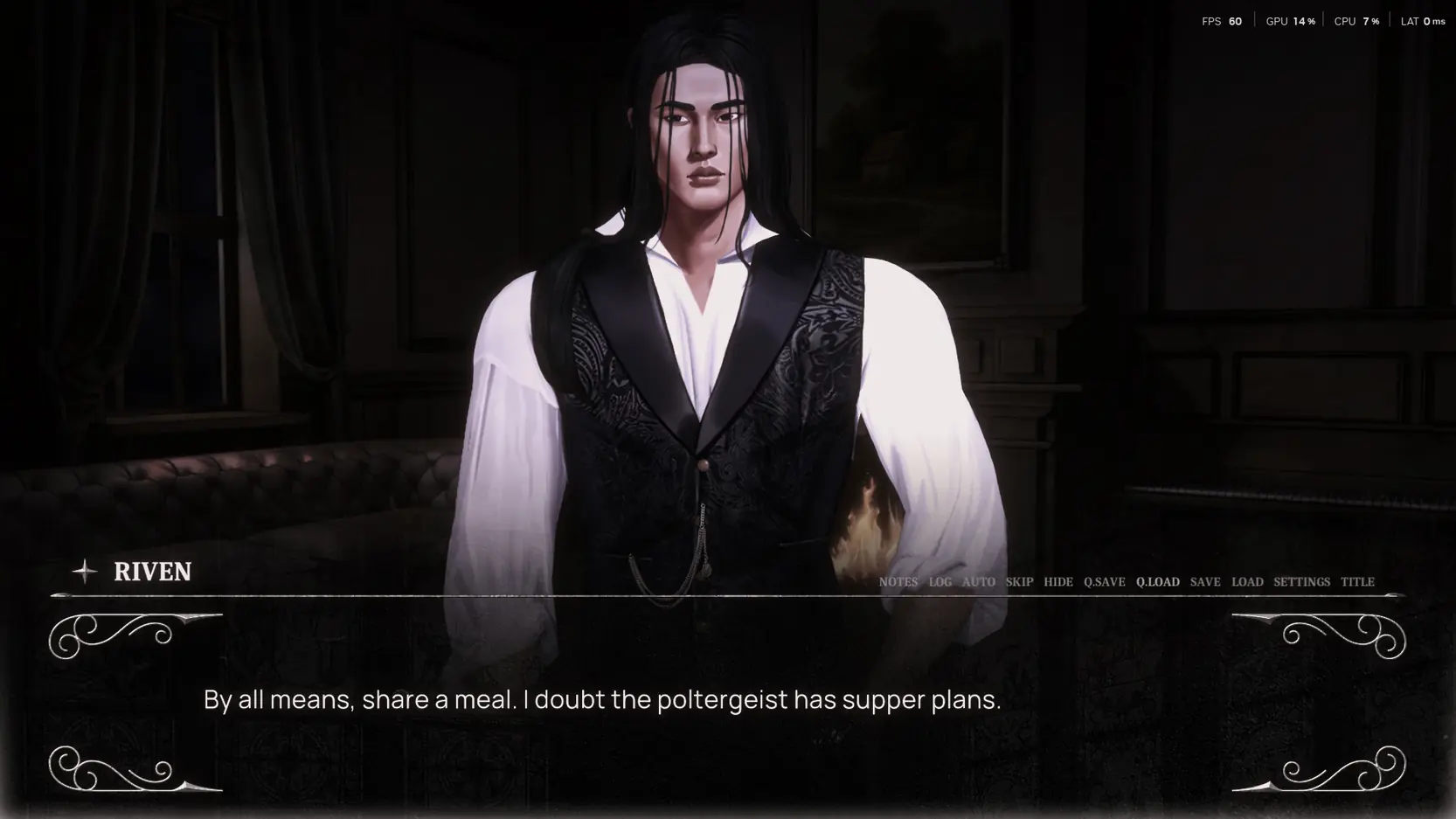The image size is (1456, 819).
Task: Open the SETTINGS menu
Action: point(1301,581)
